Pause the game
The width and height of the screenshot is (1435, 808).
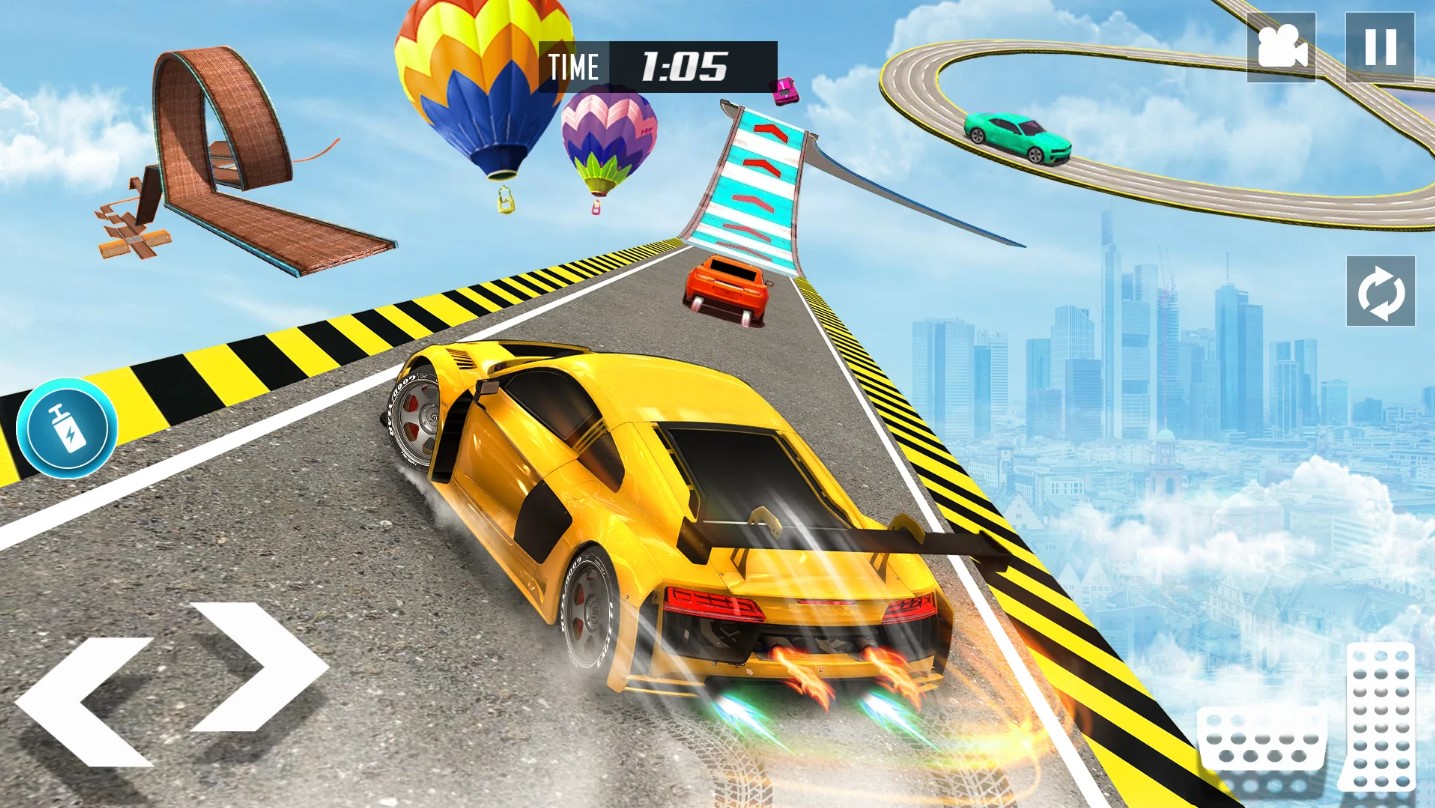tap(1380, 47)
